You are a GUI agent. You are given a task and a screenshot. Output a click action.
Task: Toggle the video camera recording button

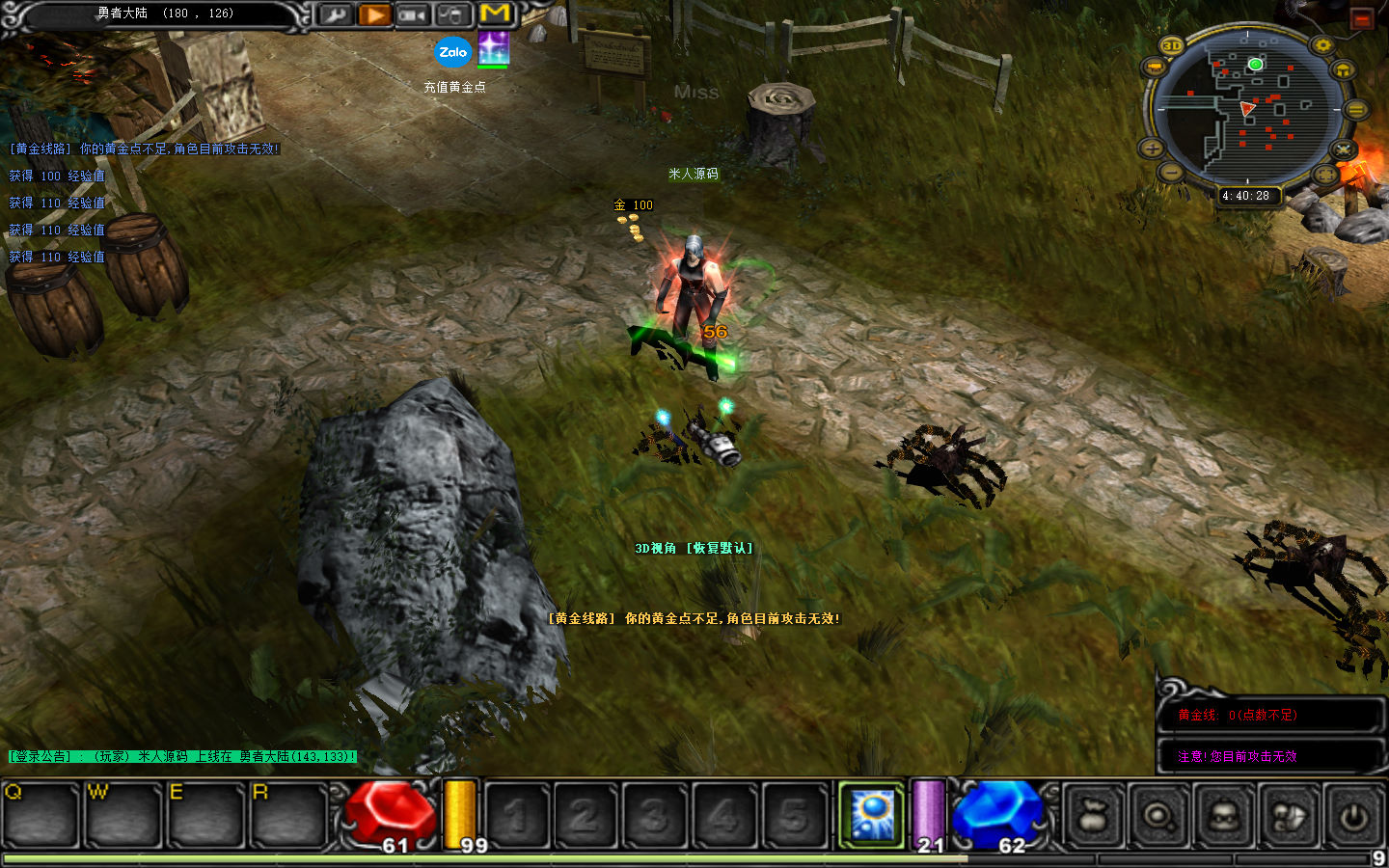click(x=412, y=15)
